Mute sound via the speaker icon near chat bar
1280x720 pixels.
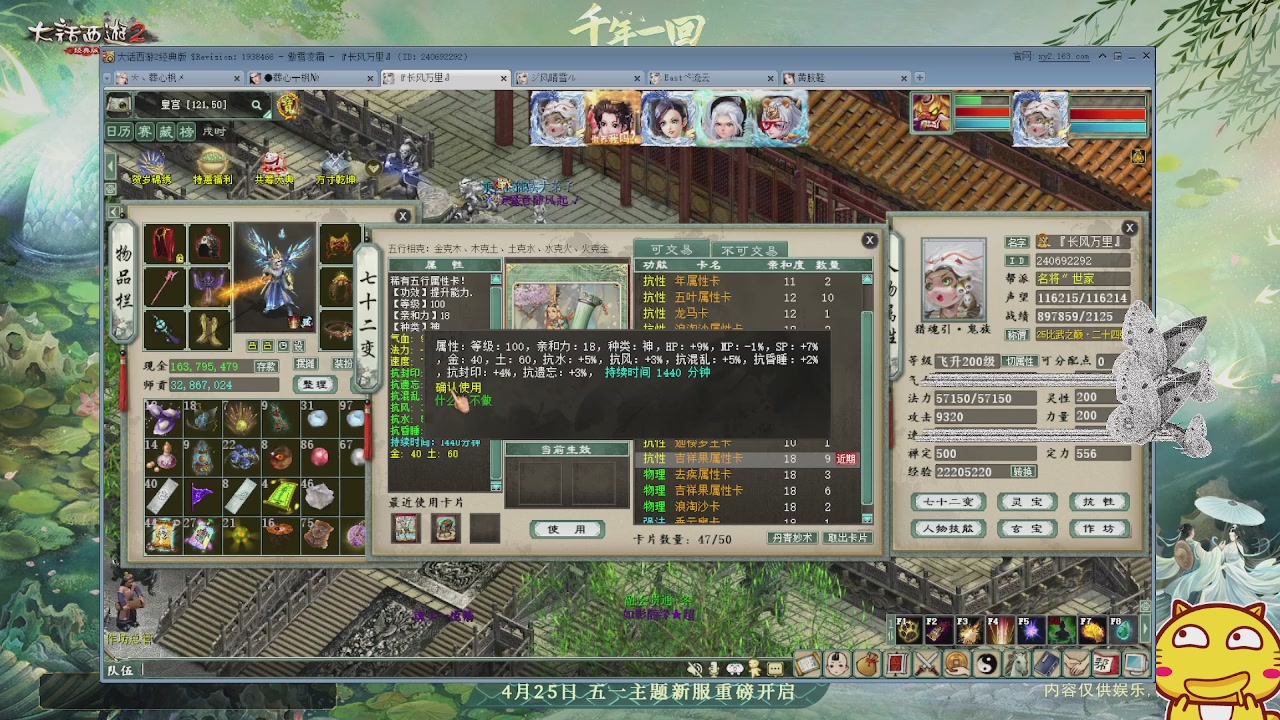click(x=694, y=669)
